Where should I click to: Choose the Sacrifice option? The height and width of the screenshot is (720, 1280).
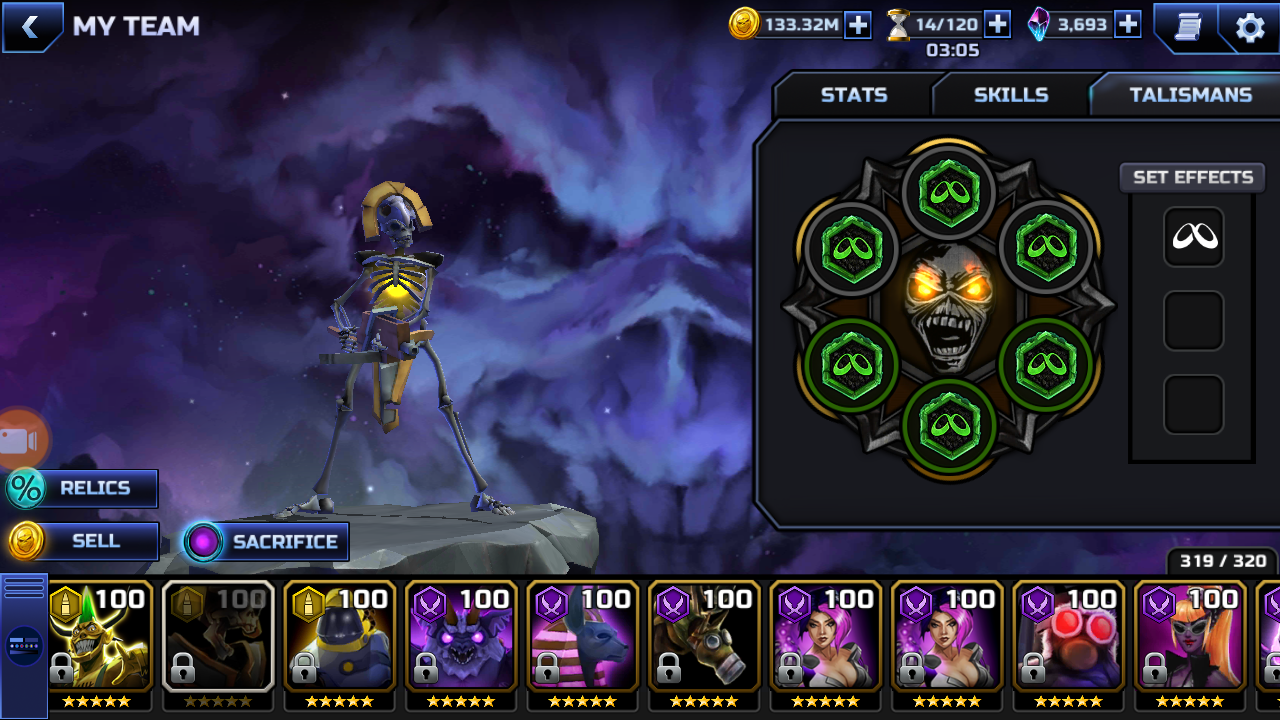tap(267, 542)
